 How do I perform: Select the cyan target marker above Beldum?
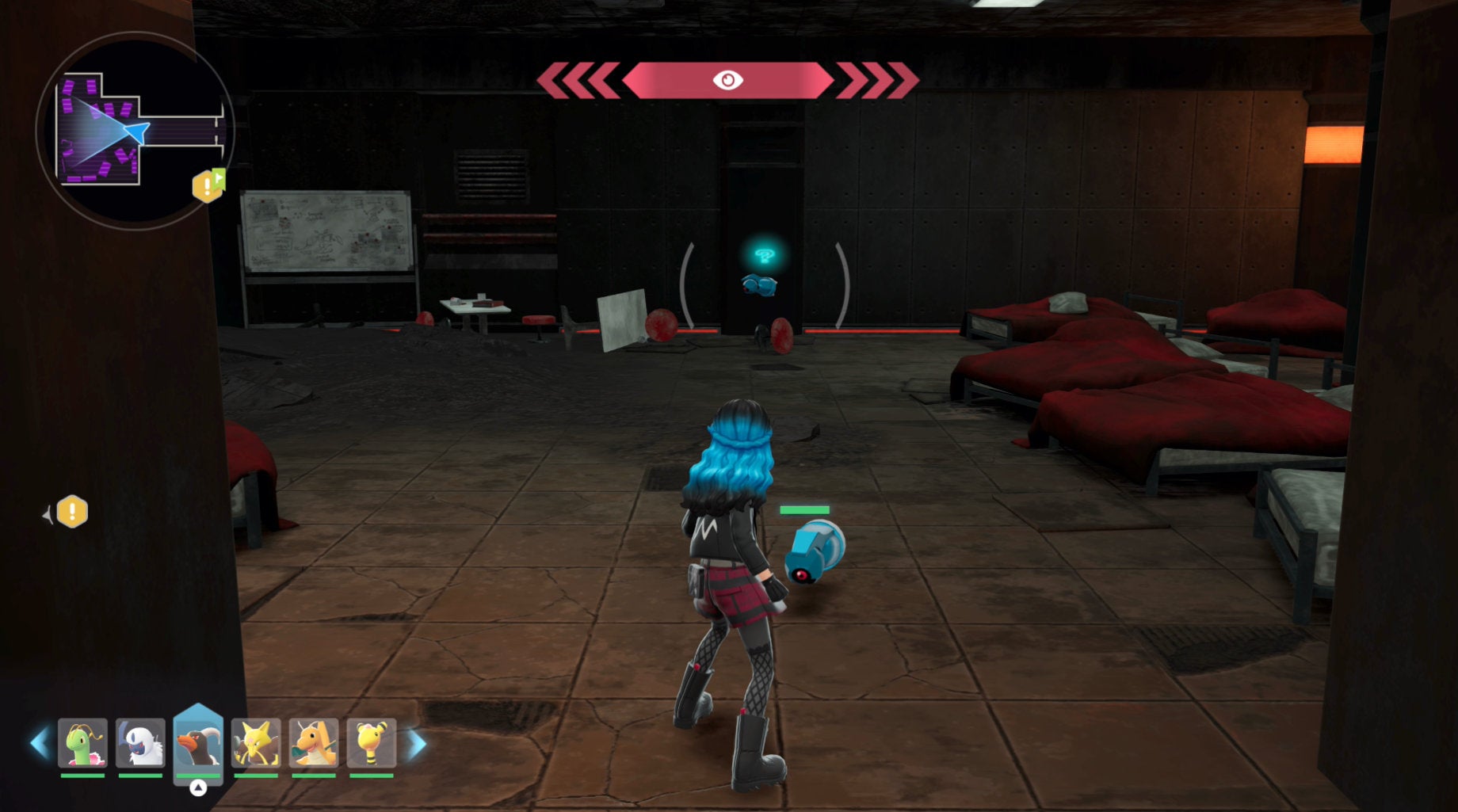click(764, 255)
